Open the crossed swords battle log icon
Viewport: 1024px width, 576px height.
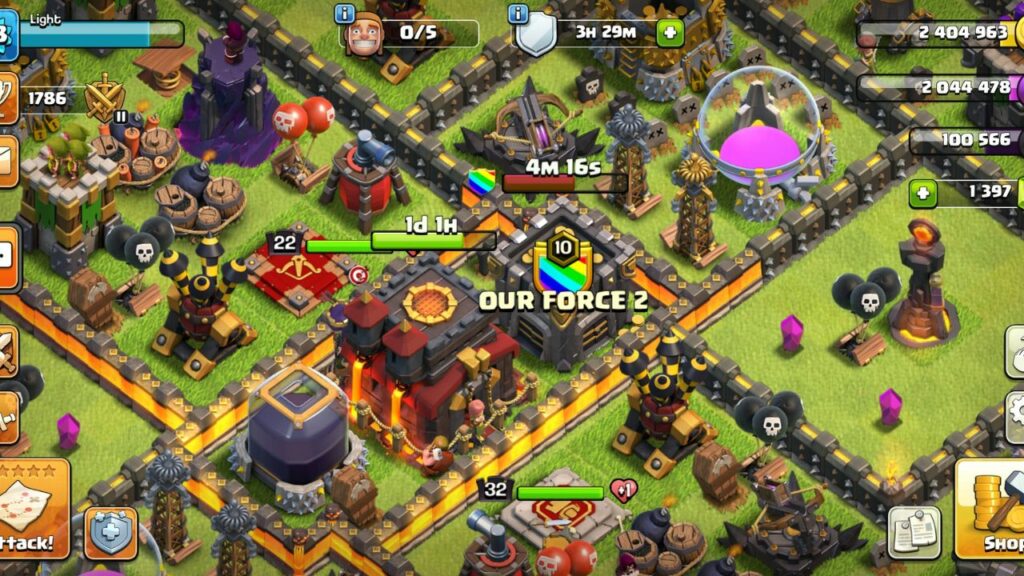click(x=6, y=351)
